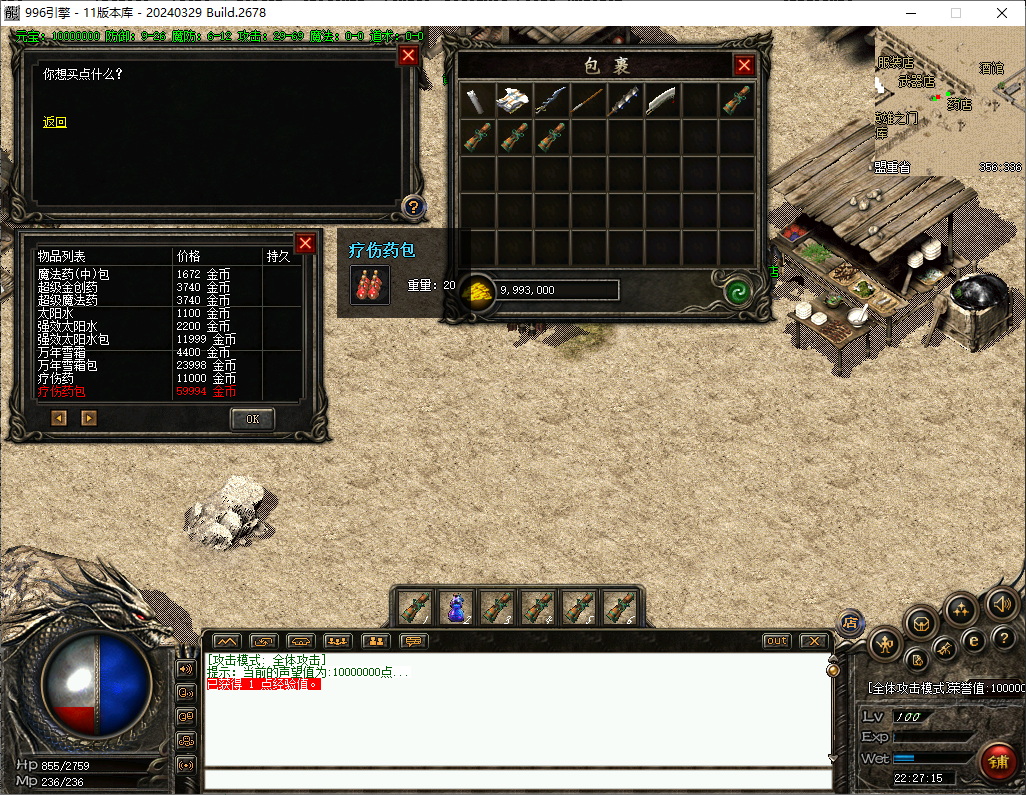Go to previous page of item list

59,418
